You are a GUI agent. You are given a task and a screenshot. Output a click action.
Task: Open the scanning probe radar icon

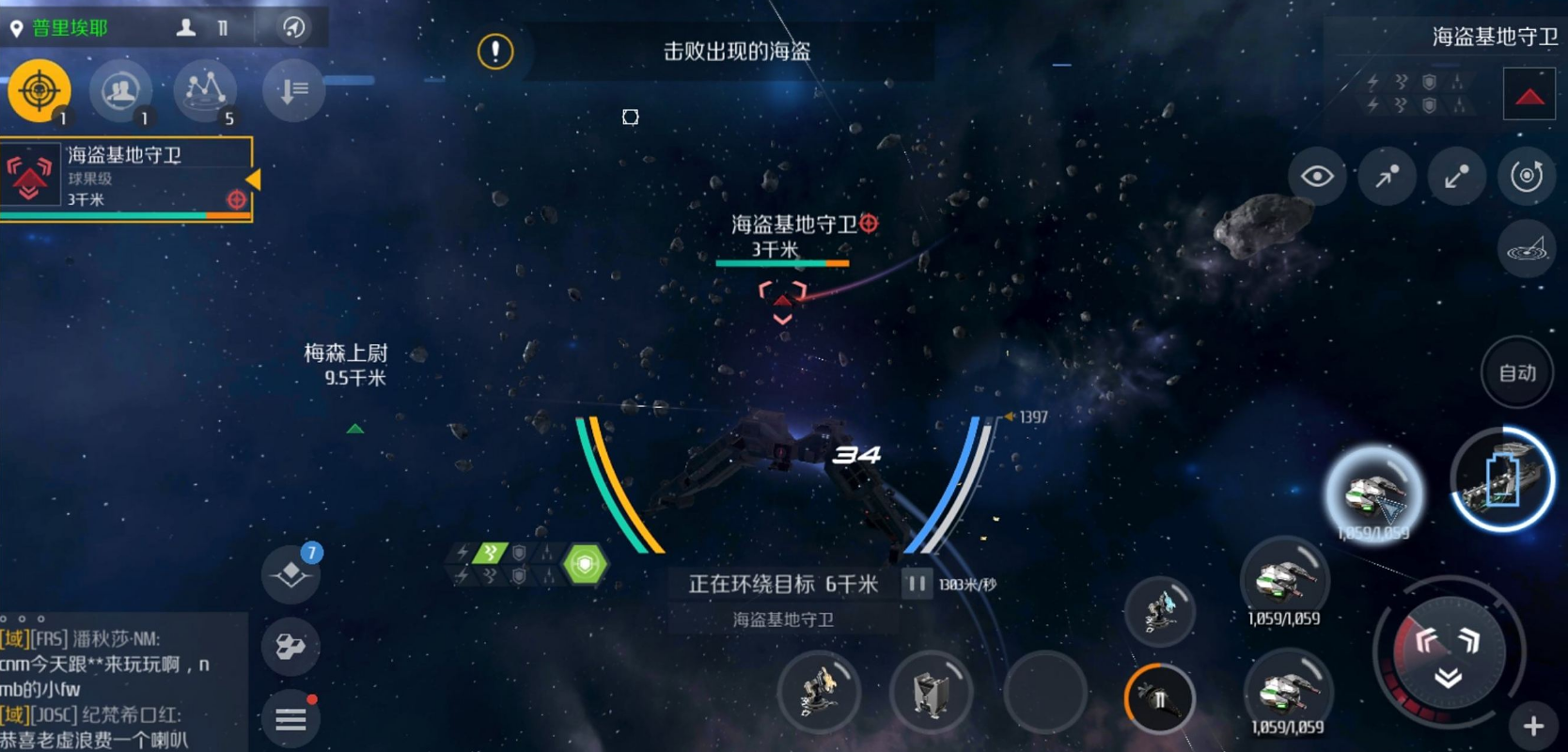pos(1526,248)
